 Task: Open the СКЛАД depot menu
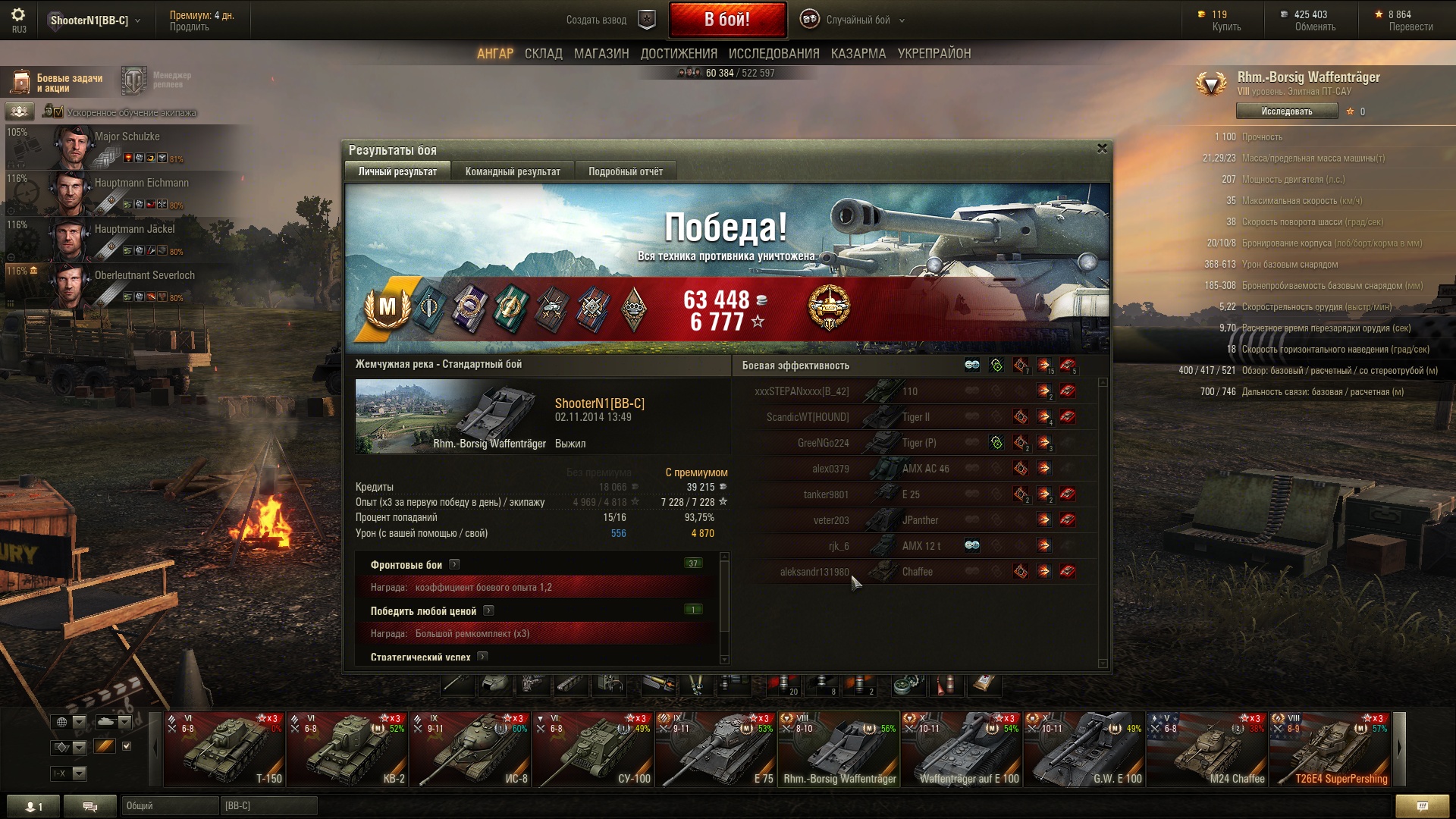543,54
